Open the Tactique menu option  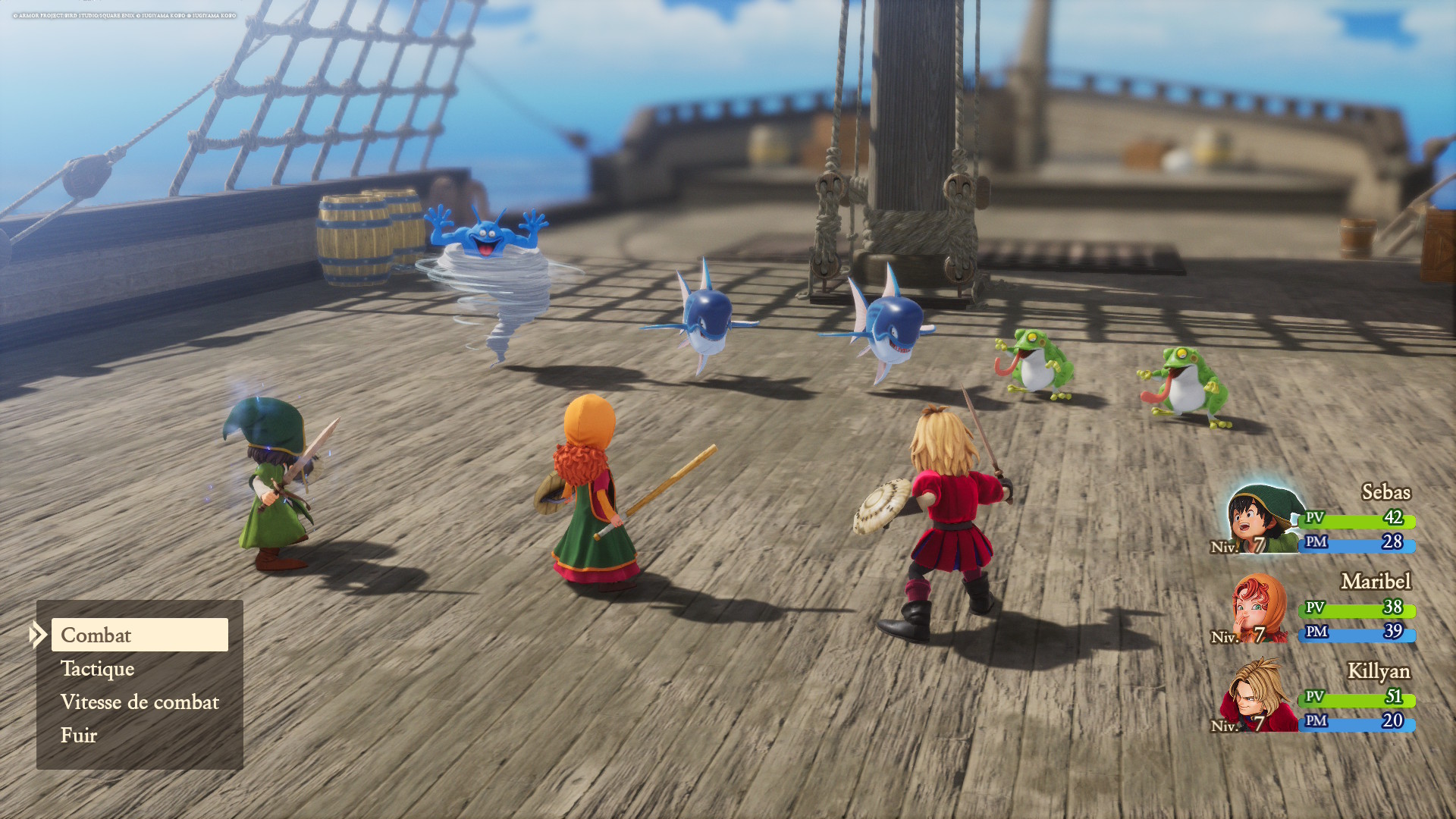coord(98,669)
